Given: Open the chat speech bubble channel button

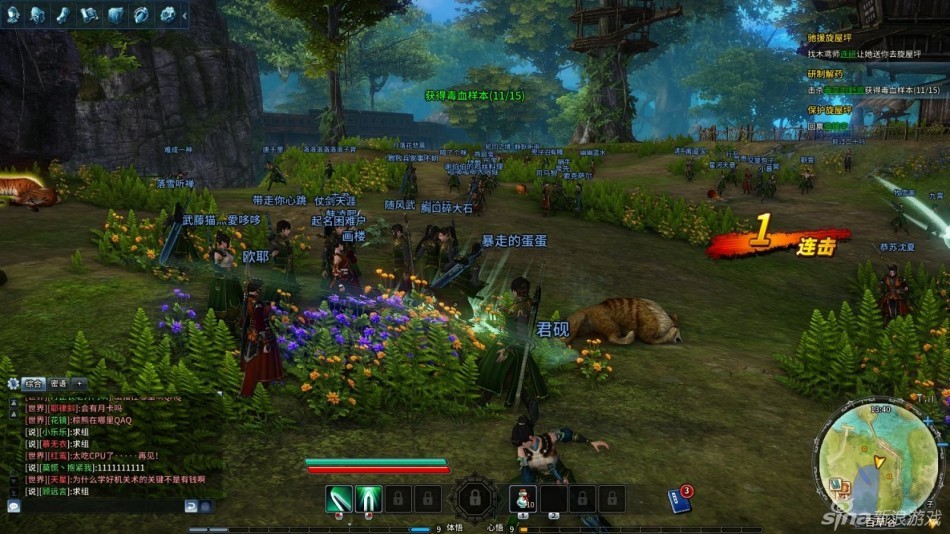Looking at the screenshot, I should 13,506.
